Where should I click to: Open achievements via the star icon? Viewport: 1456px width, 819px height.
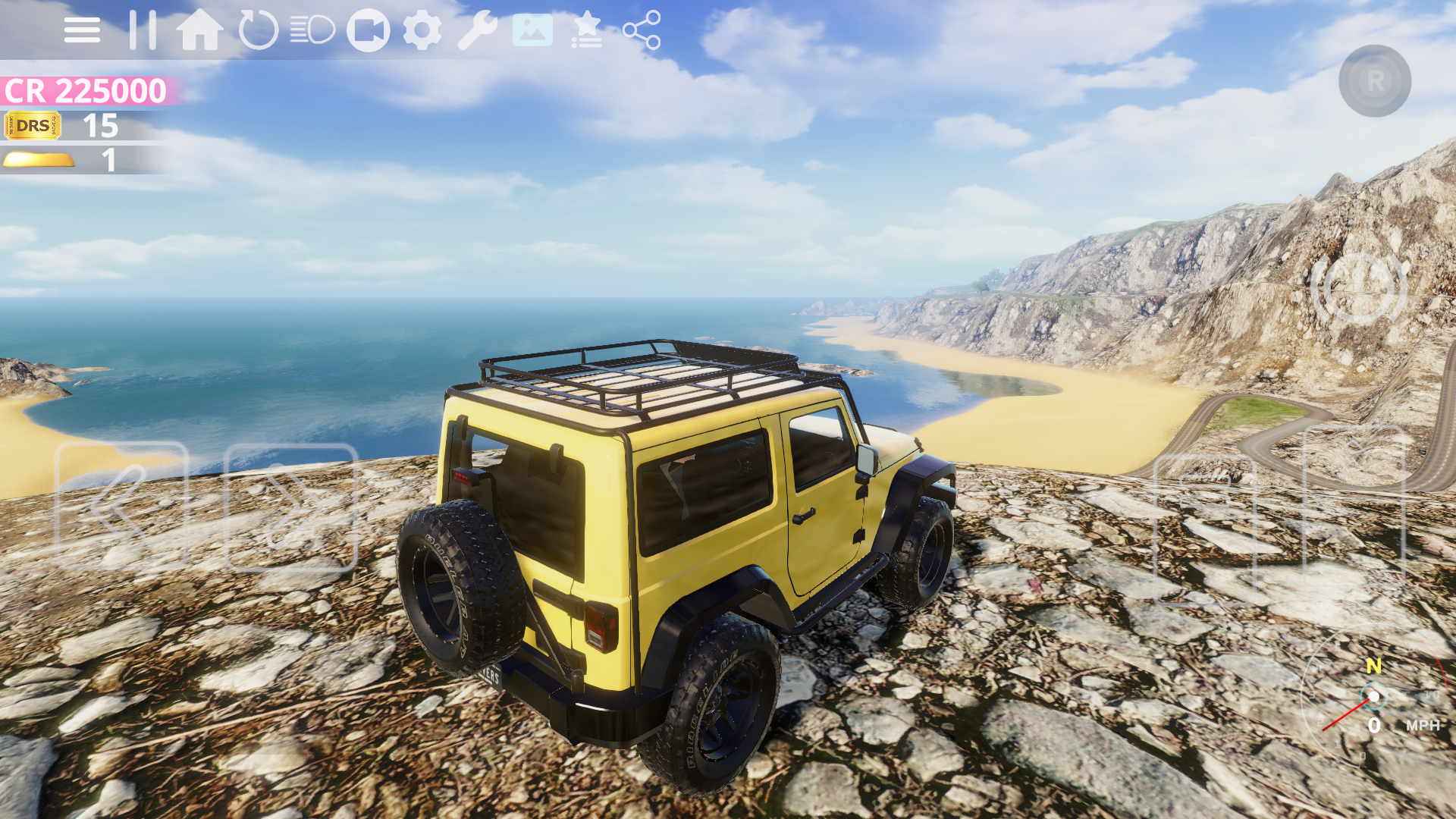point(587,30)
